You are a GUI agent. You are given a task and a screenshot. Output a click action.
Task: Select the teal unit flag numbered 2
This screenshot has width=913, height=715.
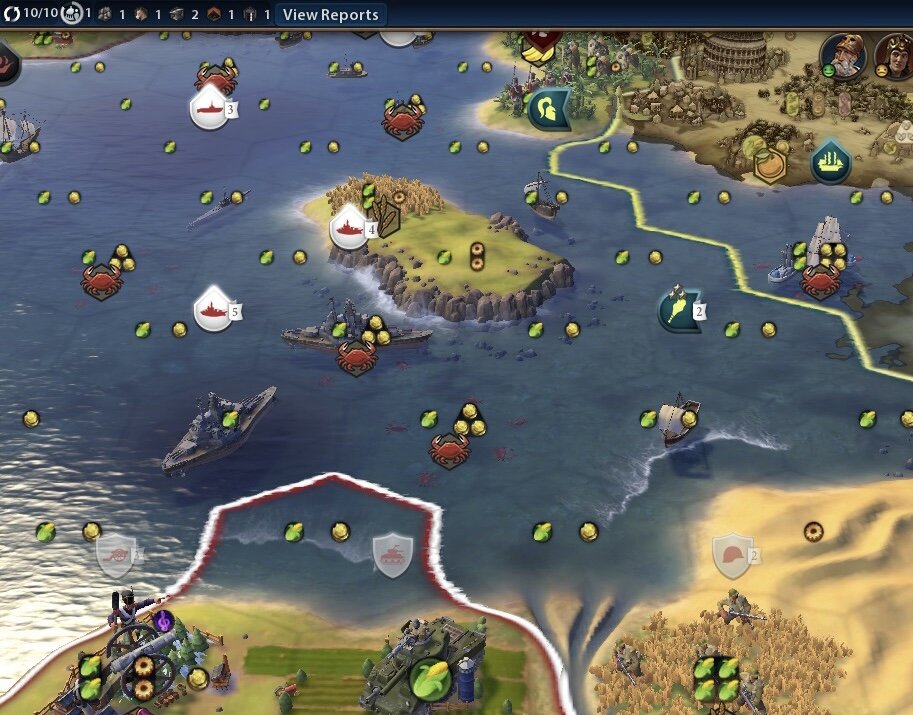click(679, 310)
